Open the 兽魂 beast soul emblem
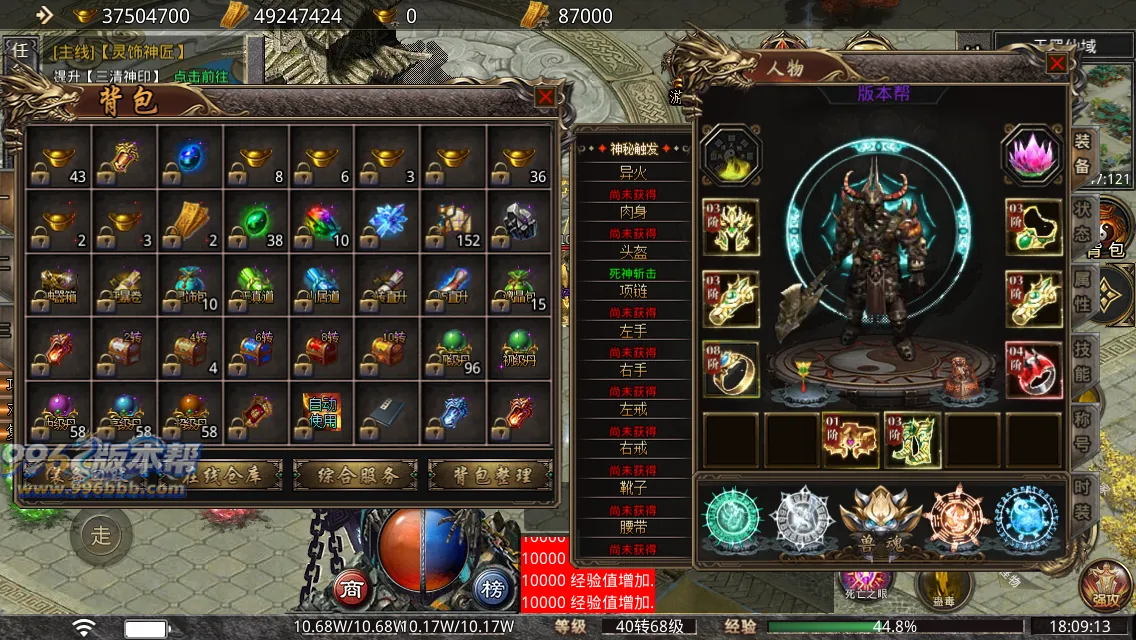This screenshot has height=640, width=1136. pos(880,518)
